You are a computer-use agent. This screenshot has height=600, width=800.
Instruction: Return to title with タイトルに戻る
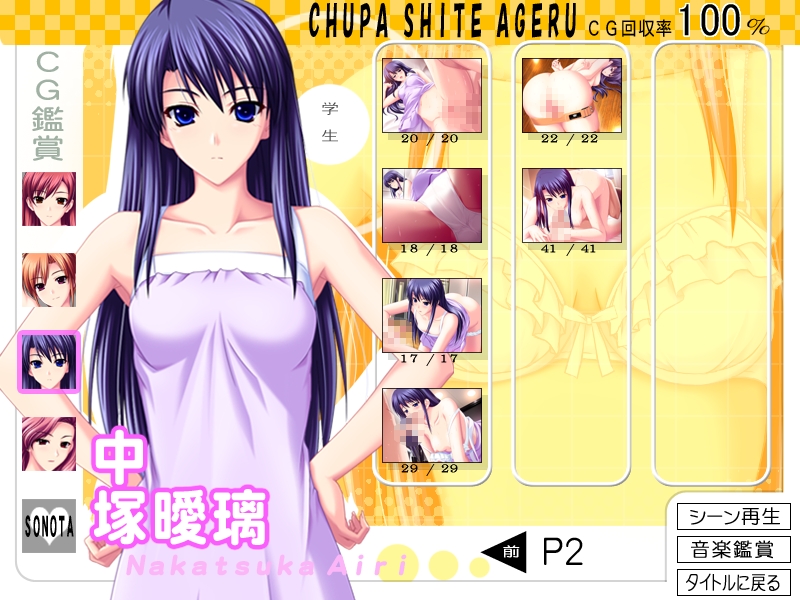click(734, 581)
